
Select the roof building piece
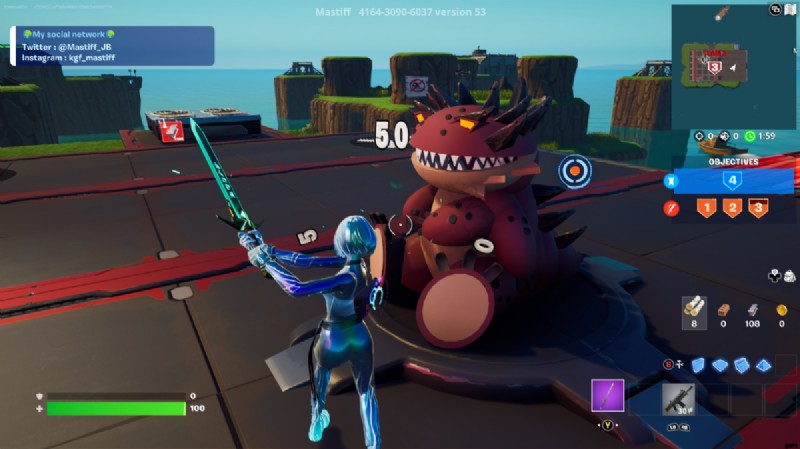tap(764, 365)
